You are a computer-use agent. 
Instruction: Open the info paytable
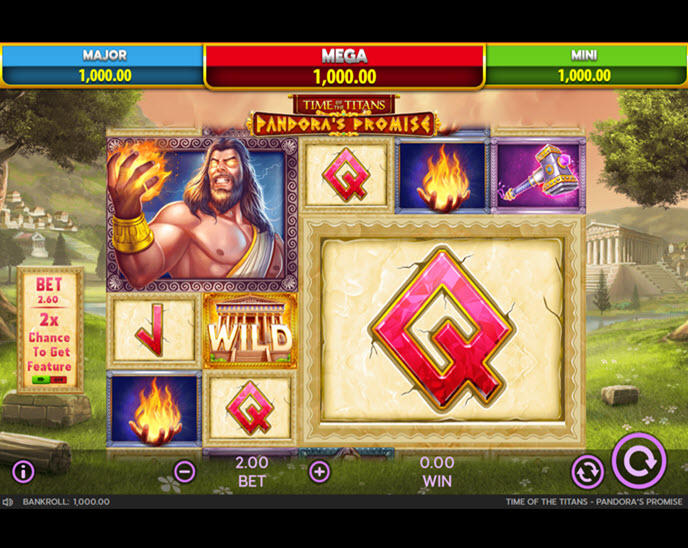tap(23, 471)
